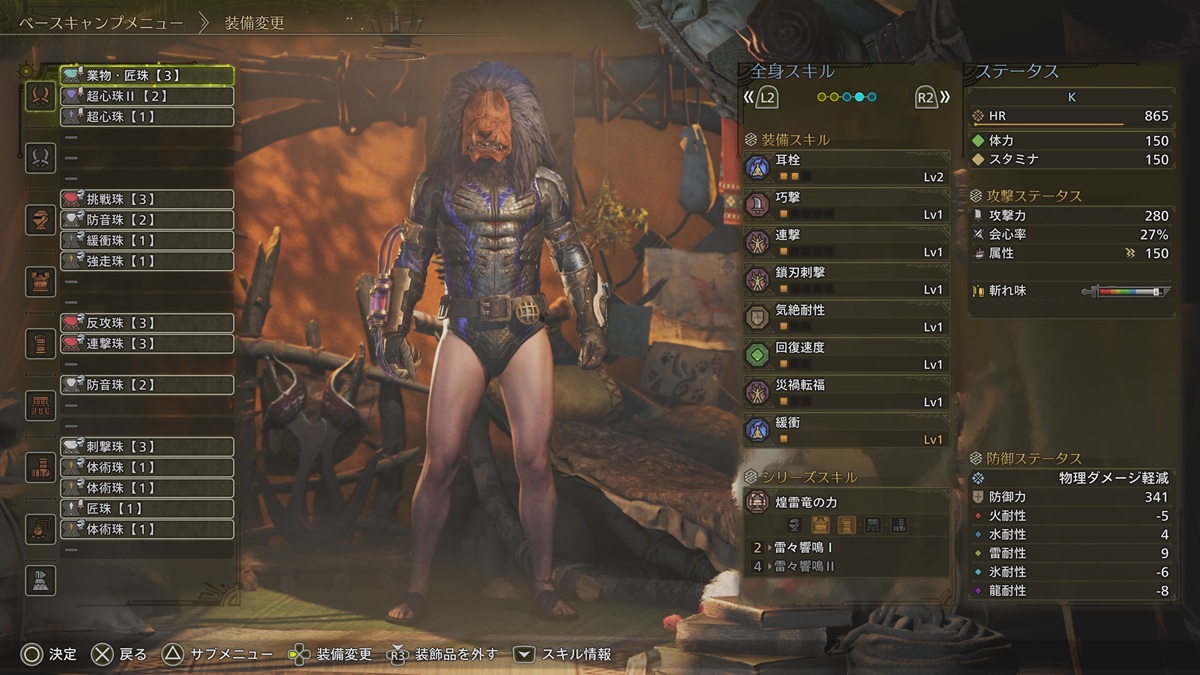Screen dimensions: 1200x675
Task: Go to ベースキャンプメニュー breadcrumb
Action: click(x=100, y=23)
